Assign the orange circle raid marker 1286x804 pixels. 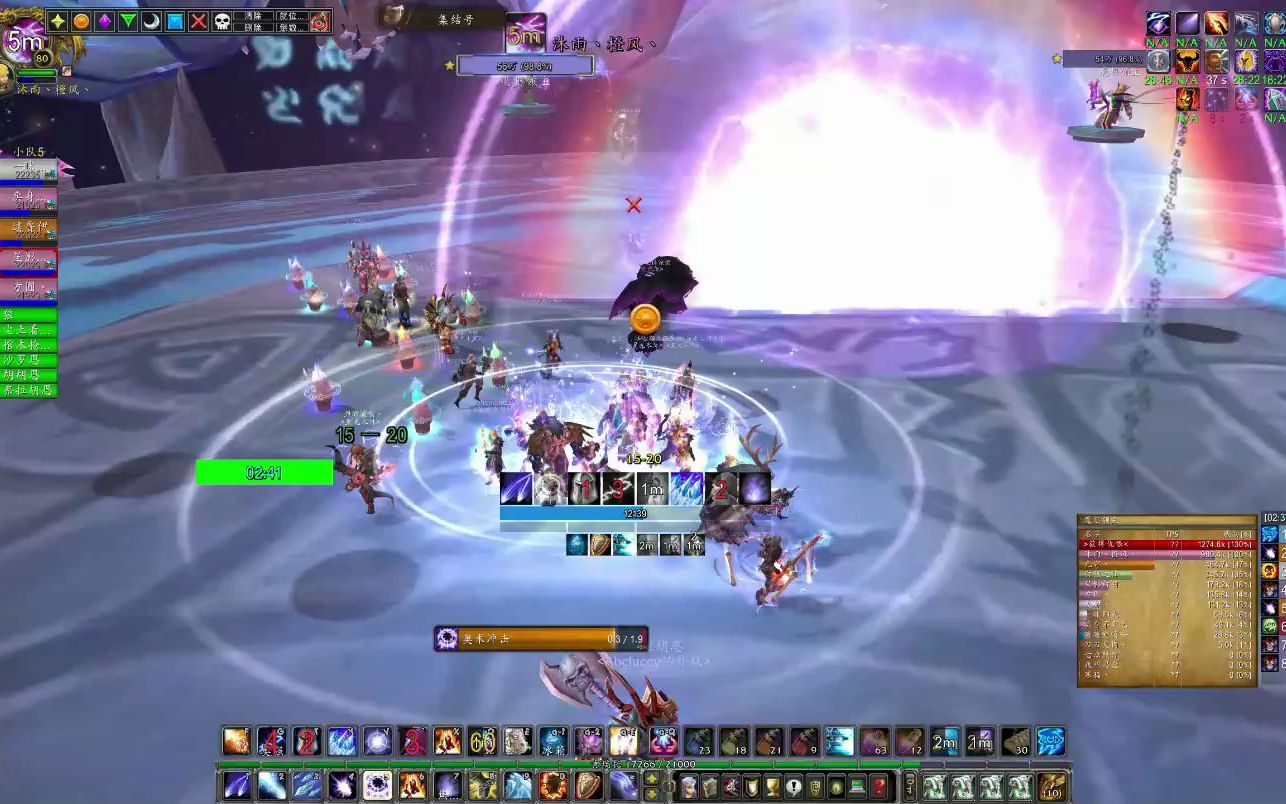tap(81, 21)
